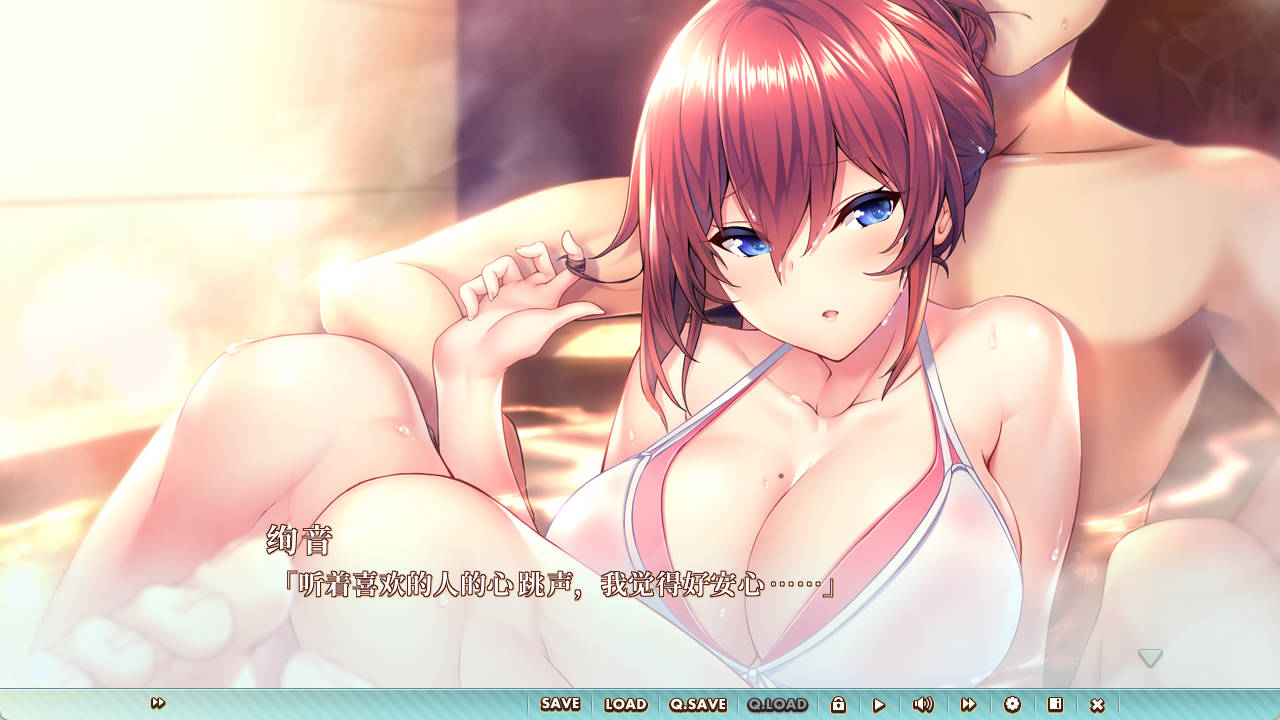The image size is (1280, 720).
Task: Click the speaker volume icon
Action: 923,705
